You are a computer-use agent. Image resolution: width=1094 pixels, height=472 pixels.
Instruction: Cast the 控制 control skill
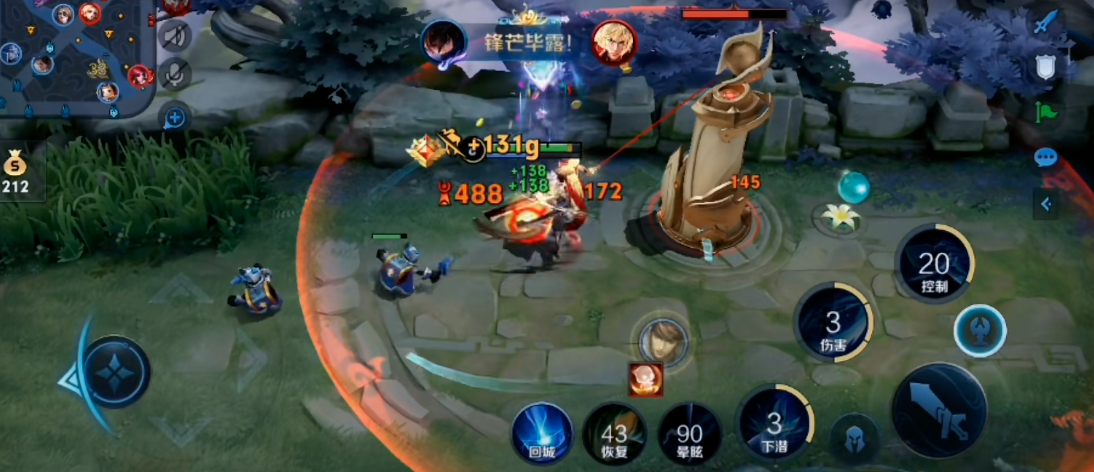click(x=933, y=265)
